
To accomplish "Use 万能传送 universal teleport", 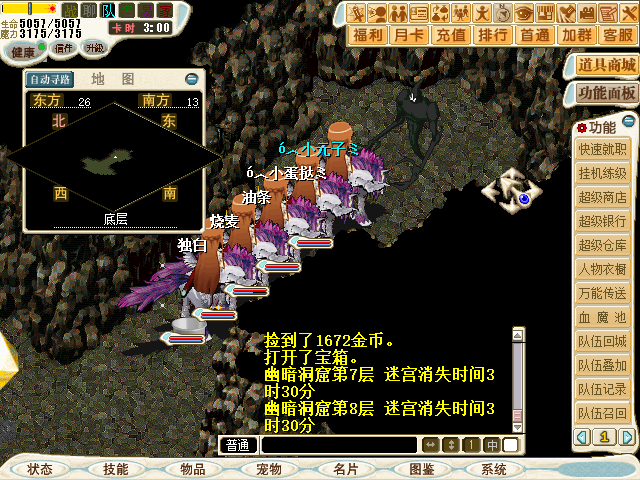I will [603, 293].
